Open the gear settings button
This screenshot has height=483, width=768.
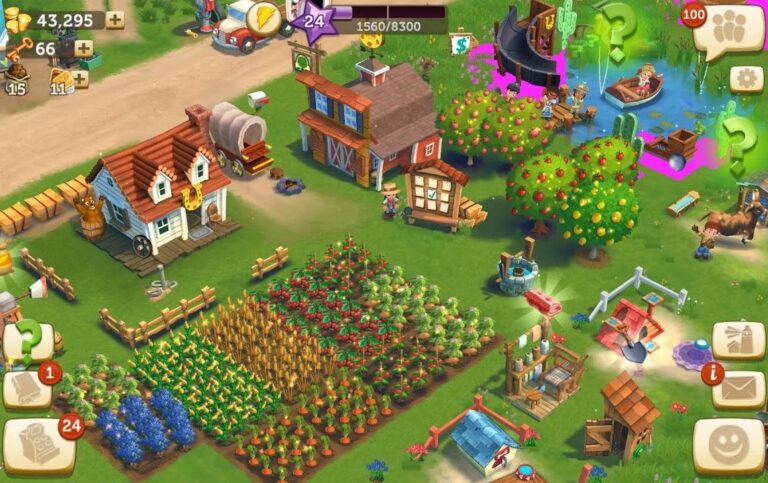pos(746,79)
